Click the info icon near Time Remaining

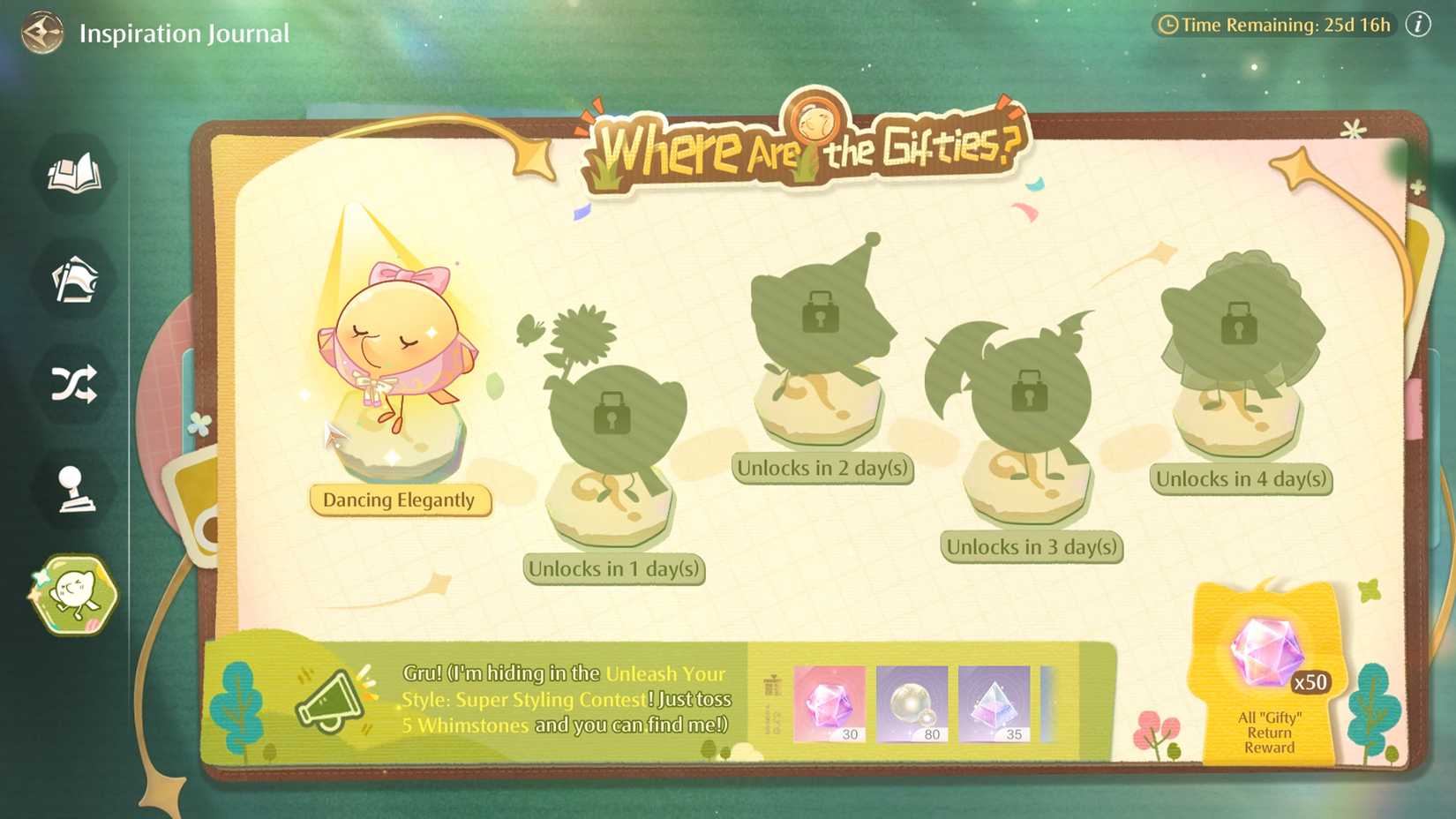pyautogui.click(x=1418, y=25)
